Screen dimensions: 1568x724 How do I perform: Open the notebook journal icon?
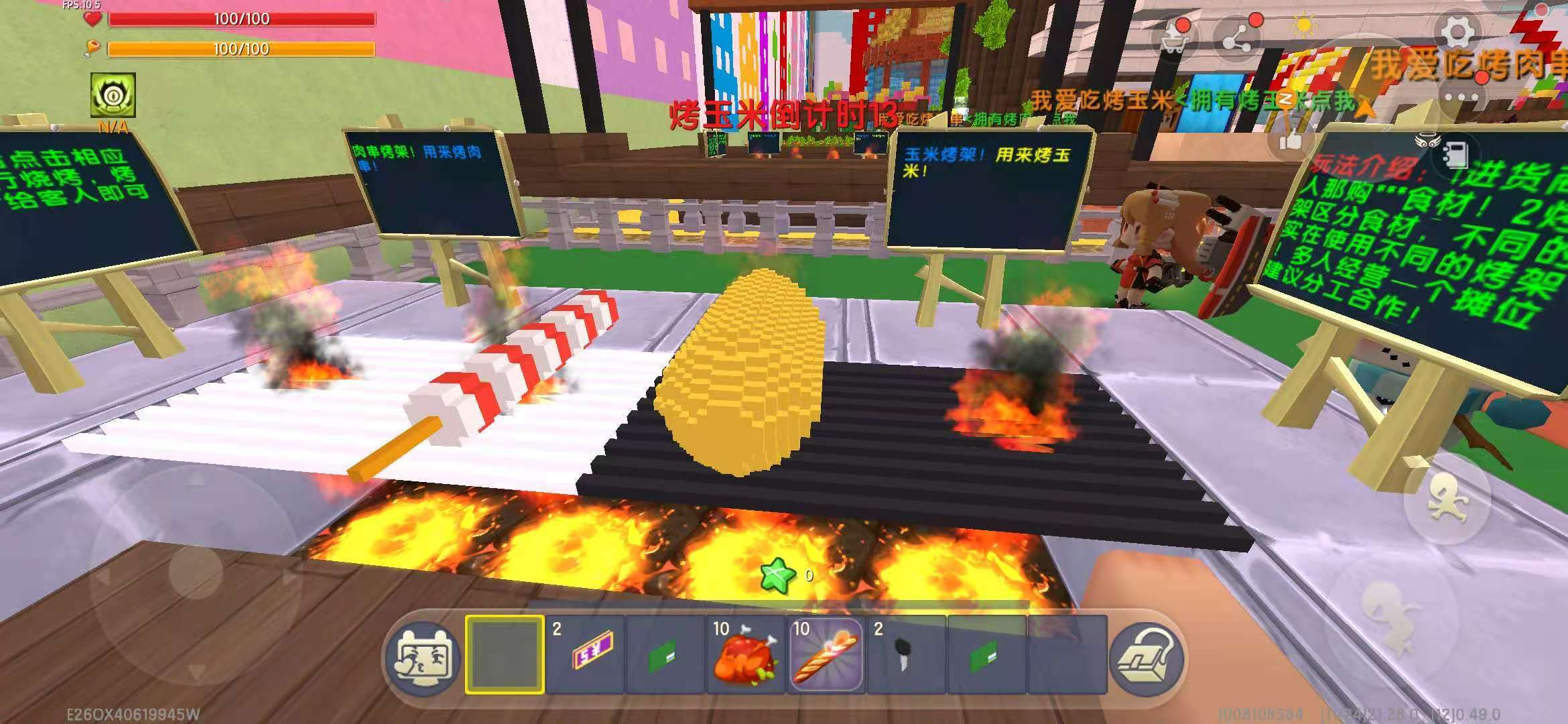click(1452, 154)
